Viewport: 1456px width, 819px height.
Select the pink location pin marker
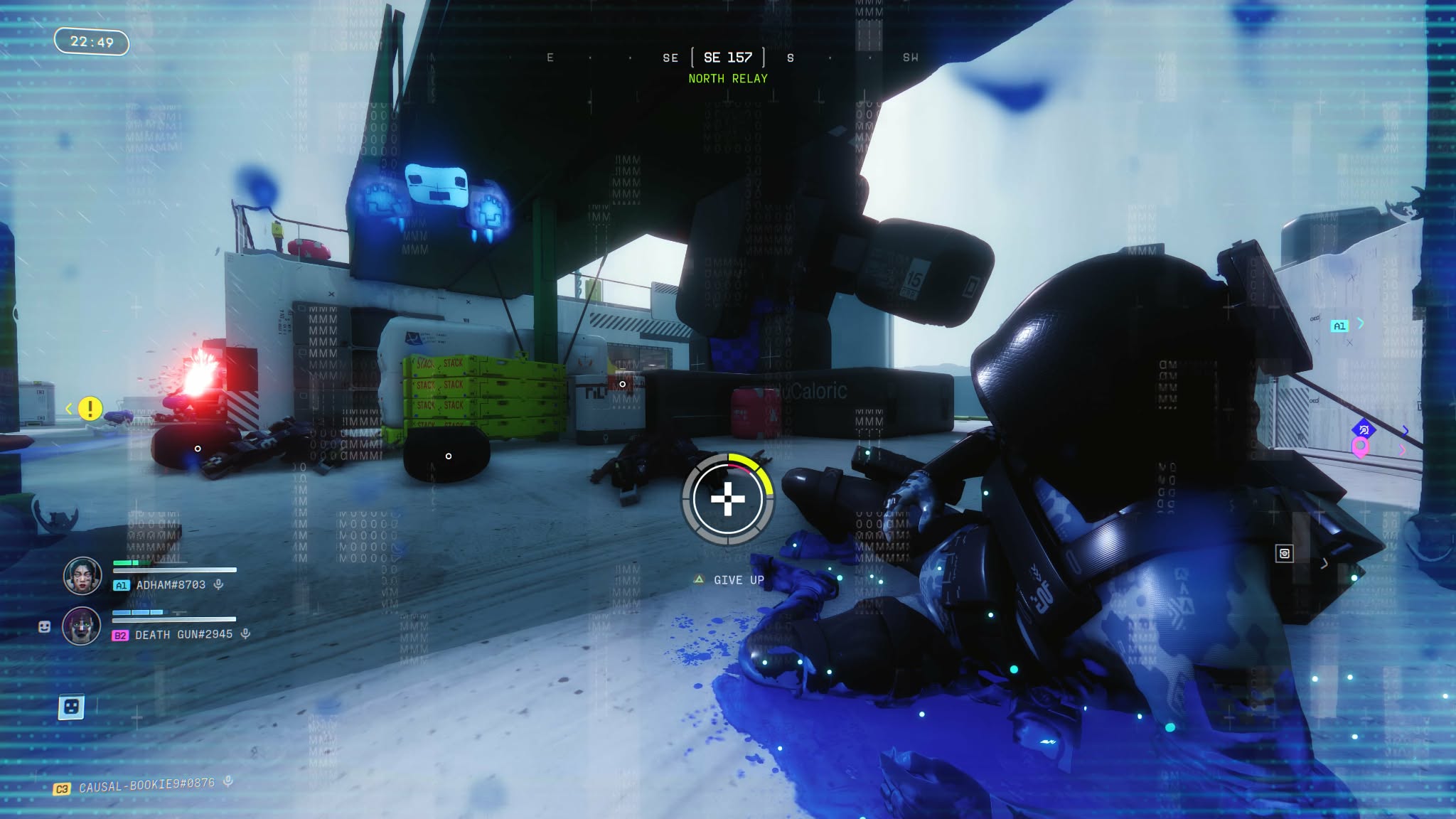1360,448
